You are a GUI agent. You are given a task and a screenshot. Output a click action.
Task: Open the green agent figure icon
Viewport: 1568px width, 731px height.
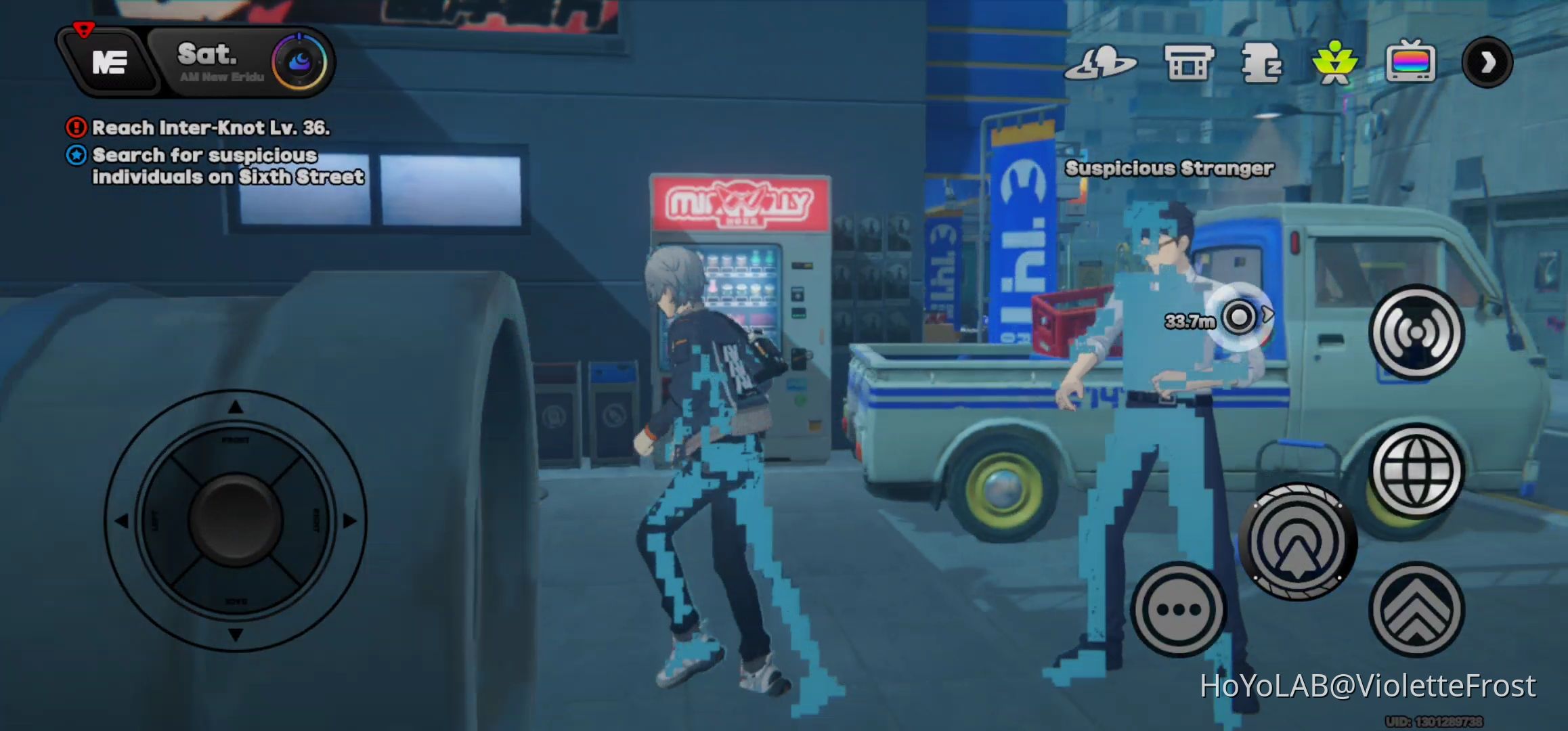coord(1336,62)
